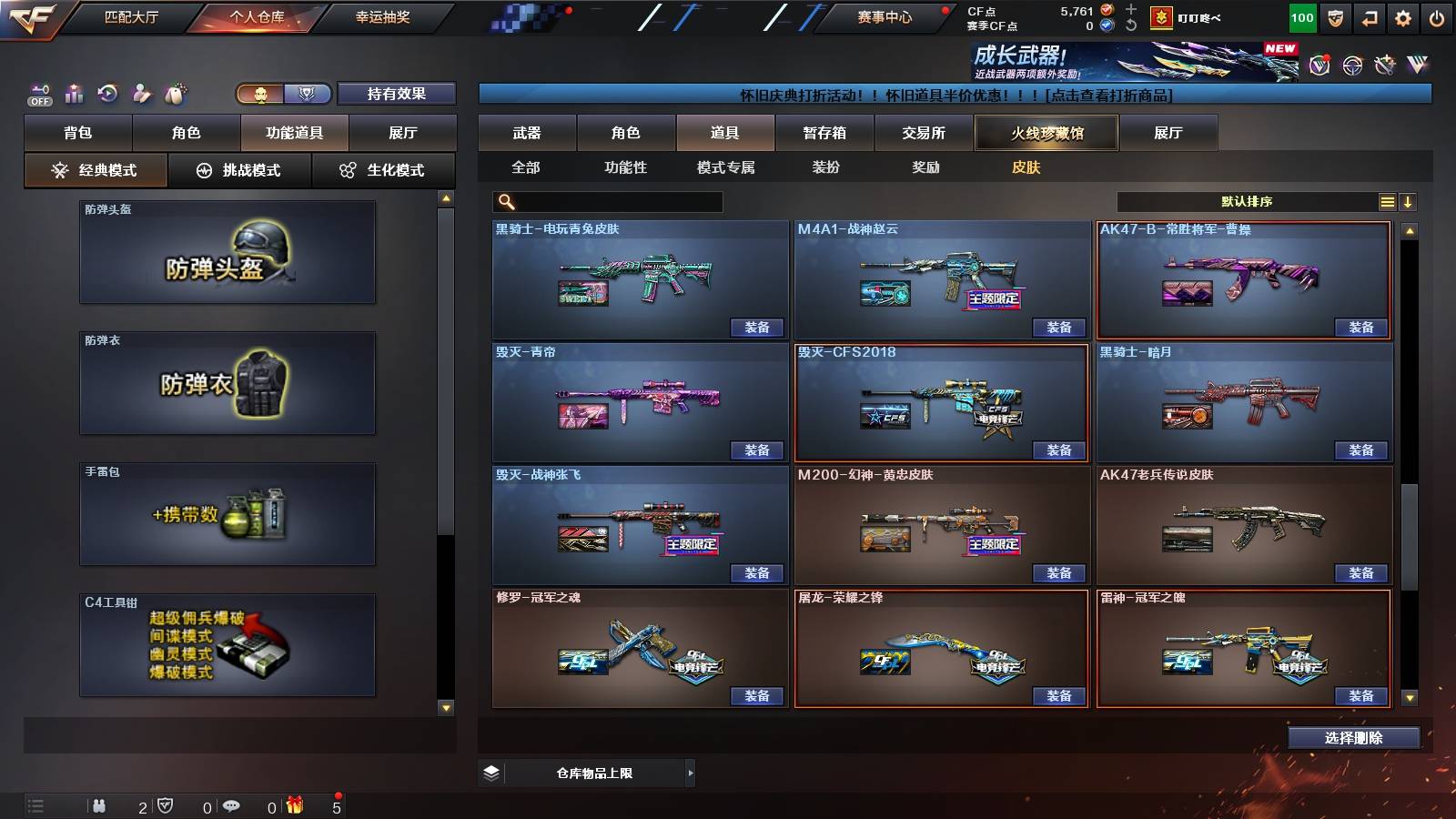Equip 毁灭-CFS2018 via its 装备 button
This screenshot has height=819, width=1456.
click(x=1060, y=450)
